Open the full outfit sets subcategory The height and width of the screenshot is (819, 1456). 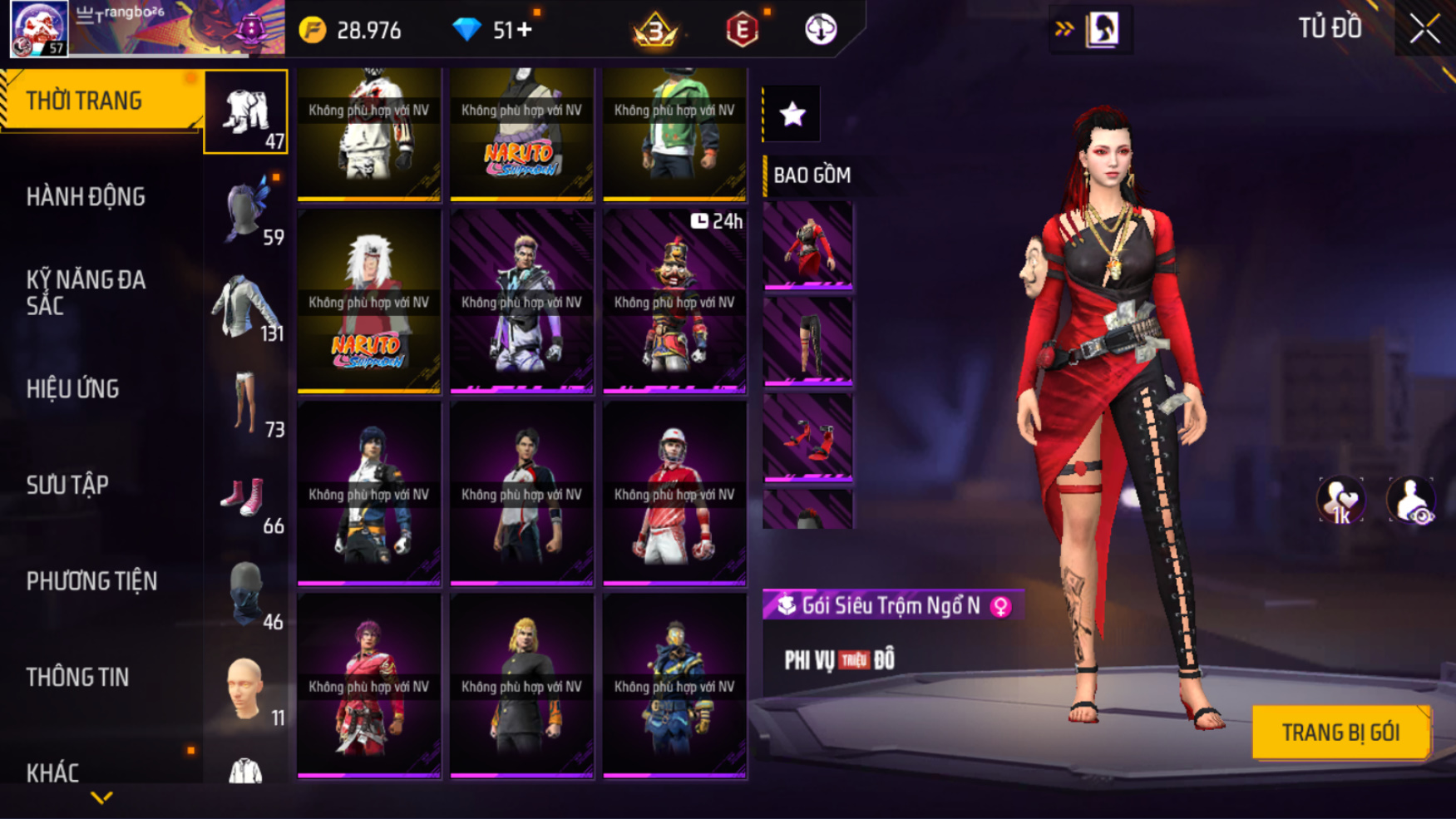point(246,112)
